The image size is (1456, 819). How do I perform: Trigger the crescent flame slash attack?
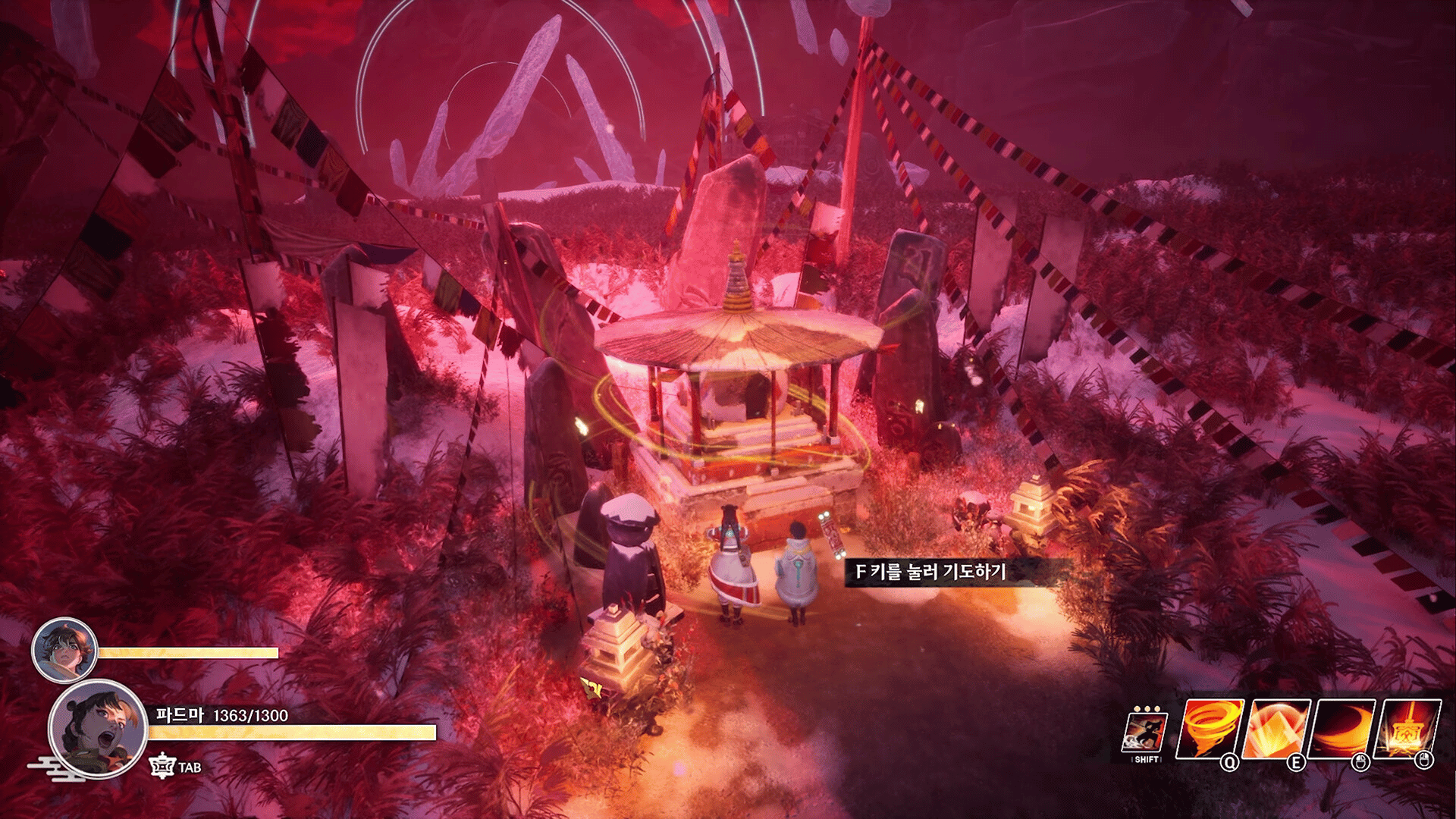pyautogui.click(x=1345, y=730)
